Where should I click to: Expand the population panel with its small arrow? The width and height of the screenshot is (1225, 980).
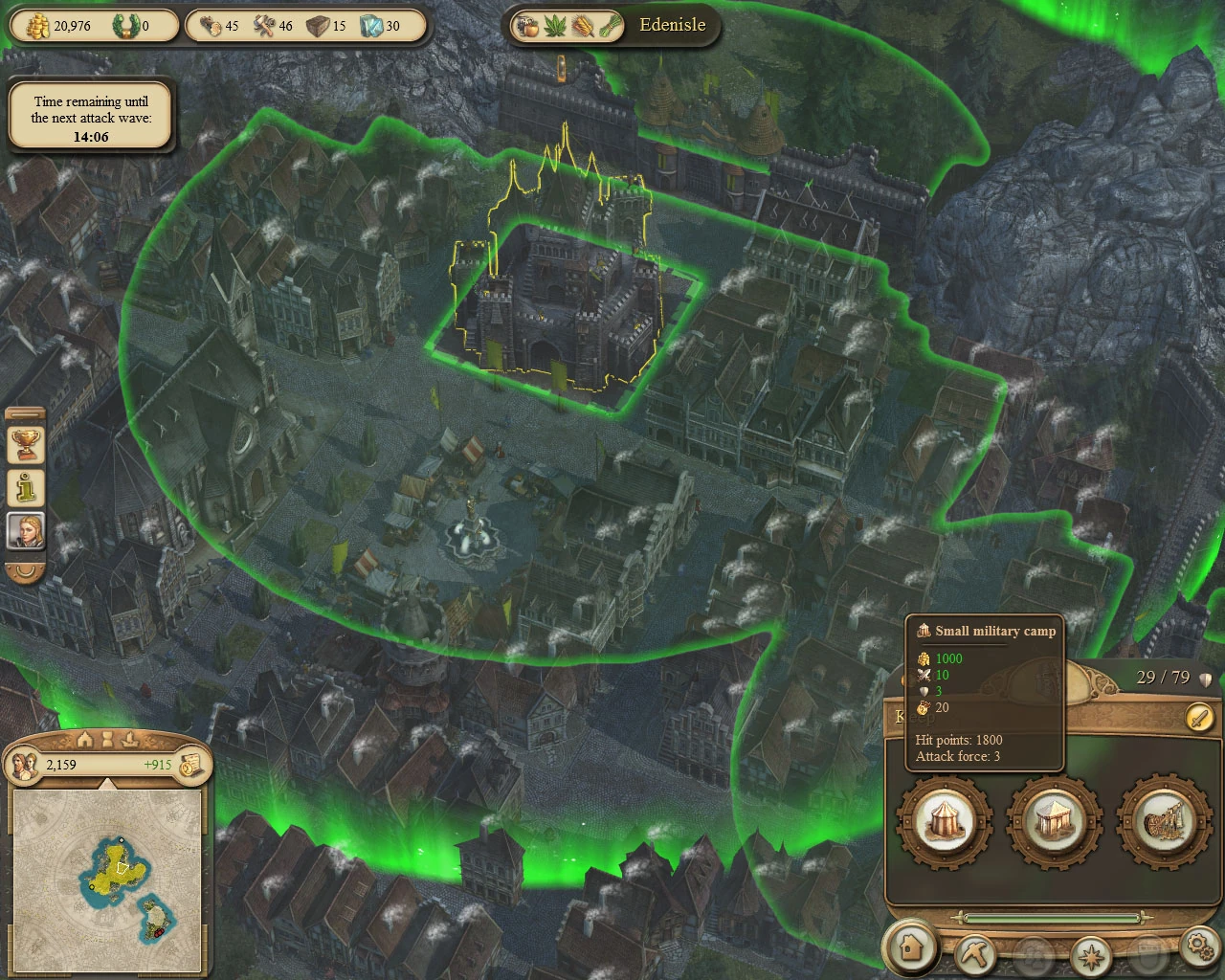(107, 783)
